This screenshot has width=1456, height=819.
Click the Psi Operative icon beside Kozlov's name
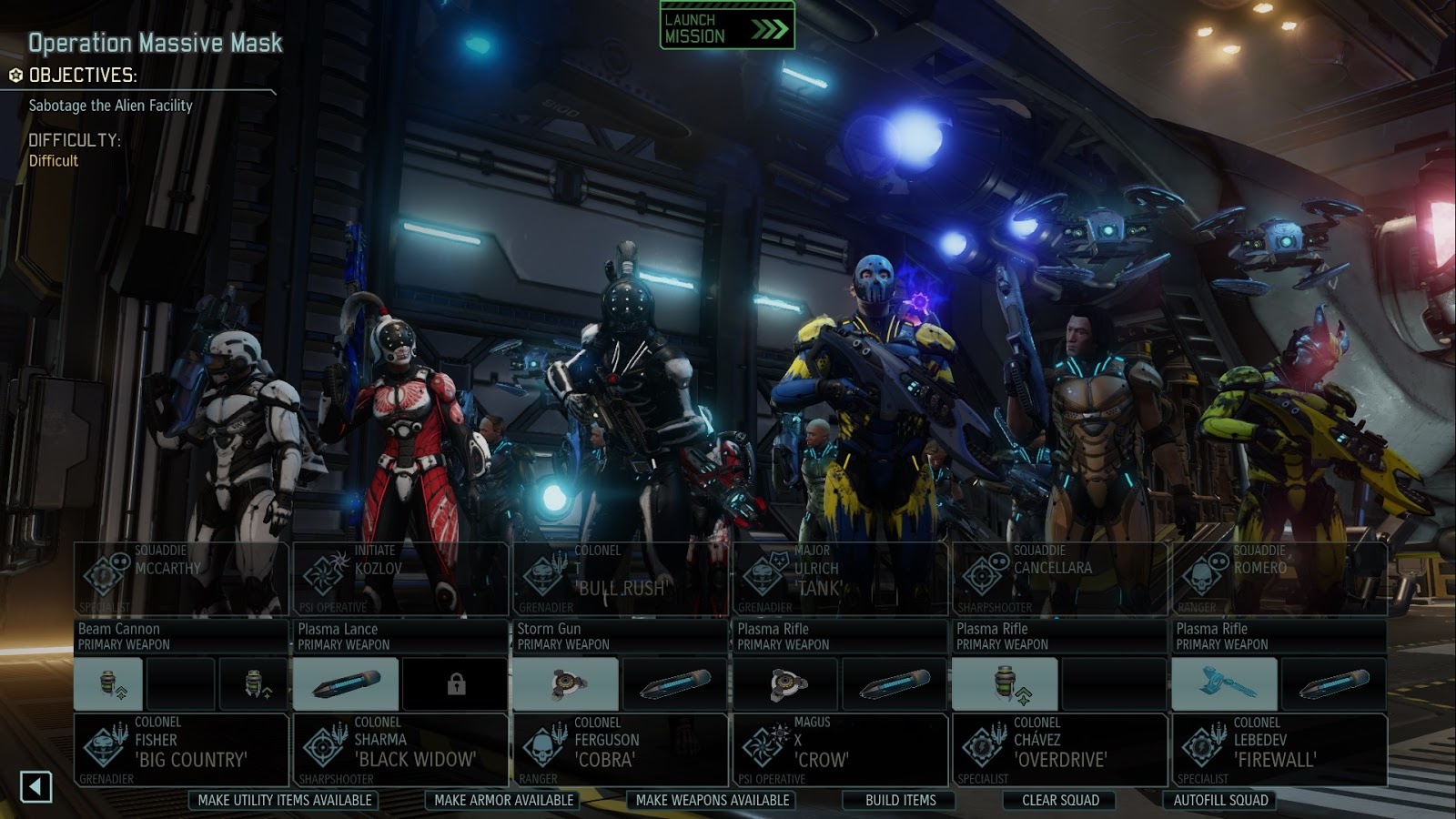[324, 574]
